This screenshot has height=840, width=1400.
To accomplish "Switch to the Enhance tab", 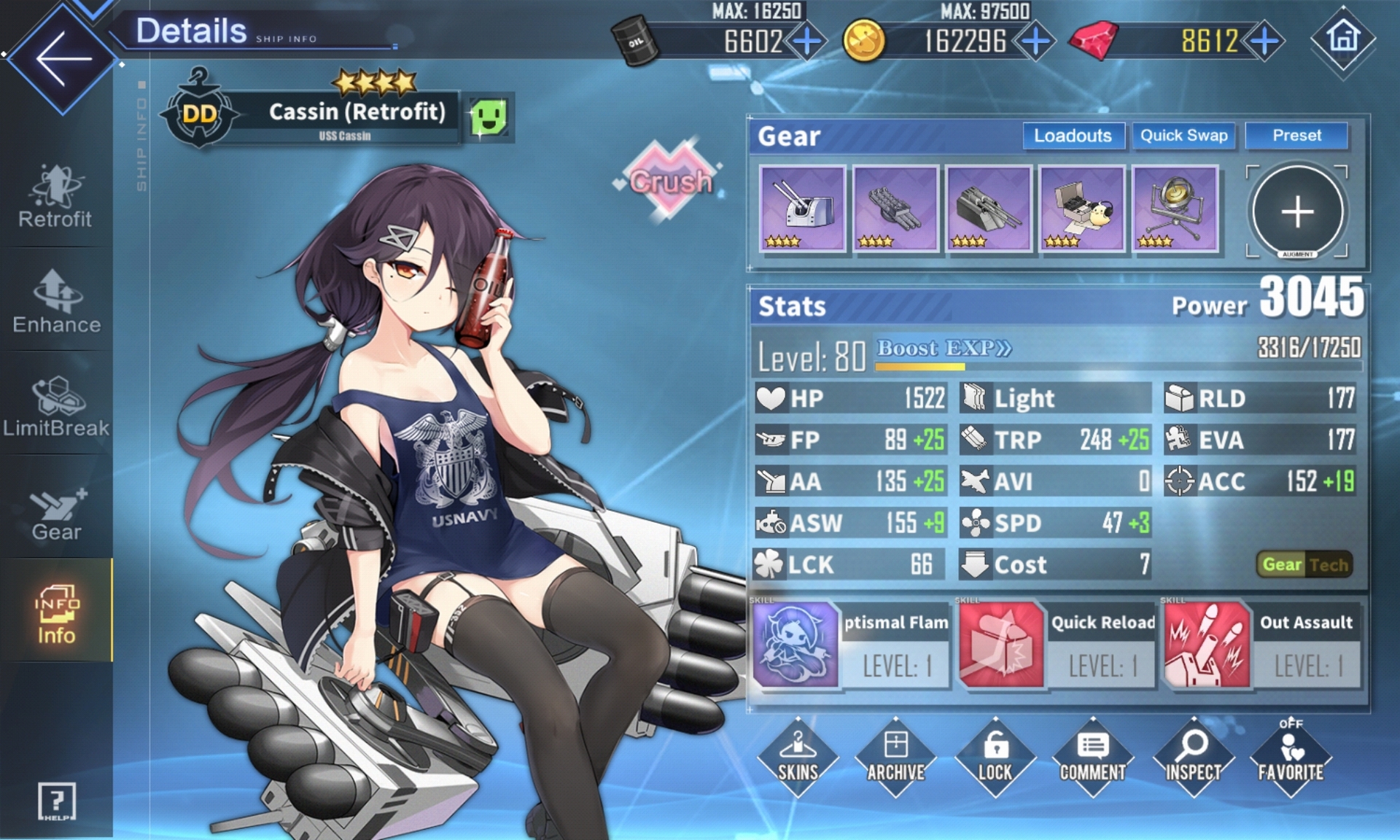I will tap(56, 301).
